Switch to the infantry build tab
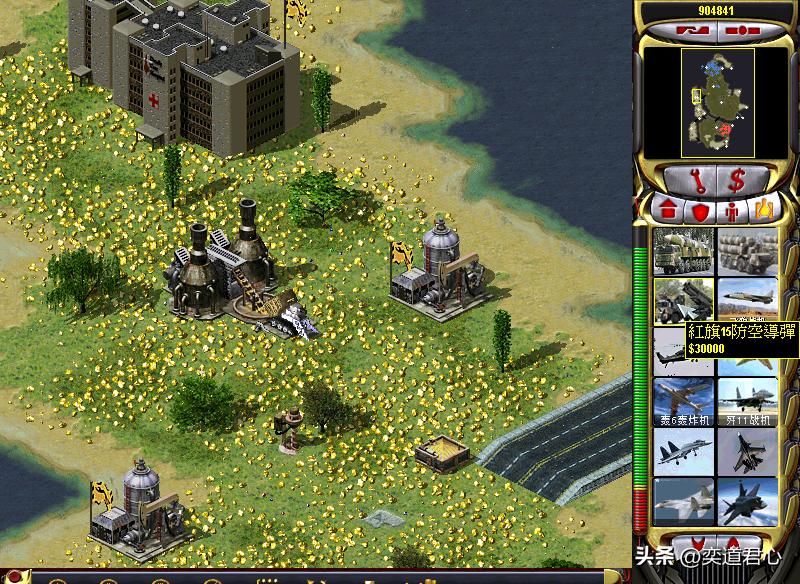Viewport: 800px width, 584px height. [732, 211]
